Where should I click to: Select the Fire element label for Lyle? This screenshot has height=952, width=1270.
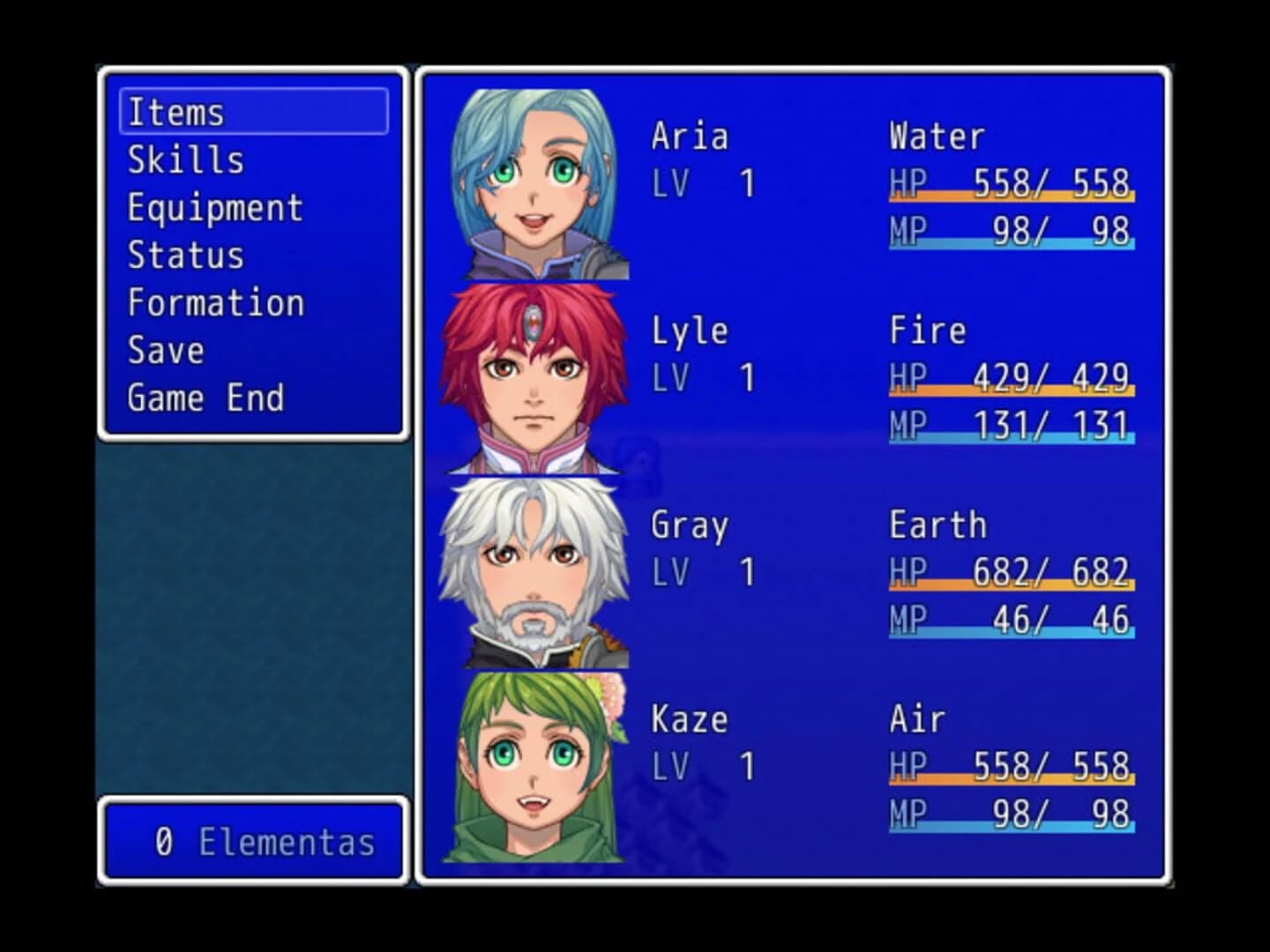tap(926, 331)
